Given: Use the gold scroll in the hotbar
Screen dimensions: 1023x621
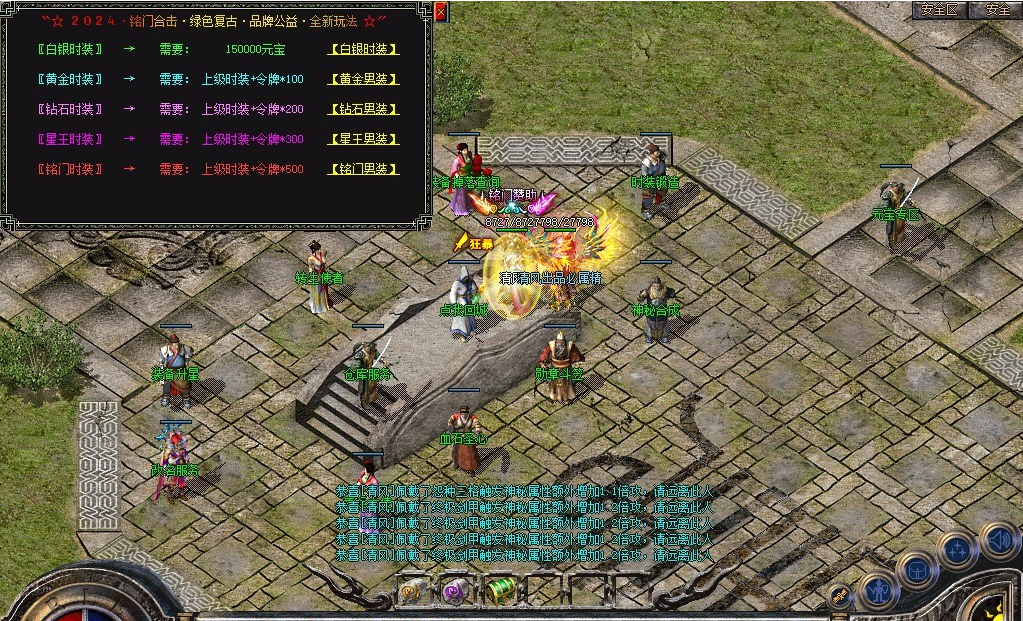Looking at the screenshot, I should pyautogui.click(x=412, y=591).
